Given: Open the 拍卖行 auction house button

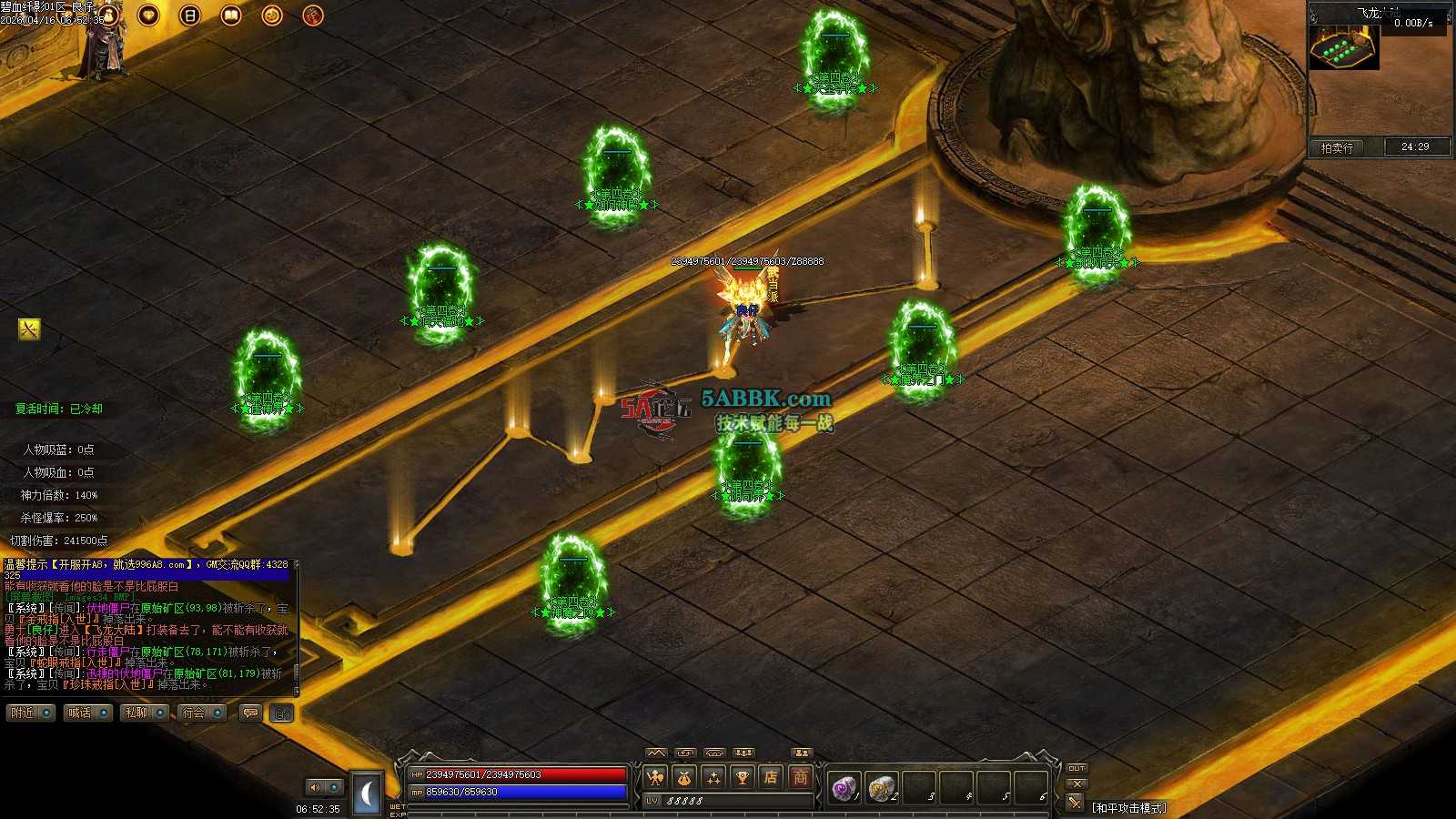Looking at the screenshot, I should pyautogui.click(x=1337, y=147).
